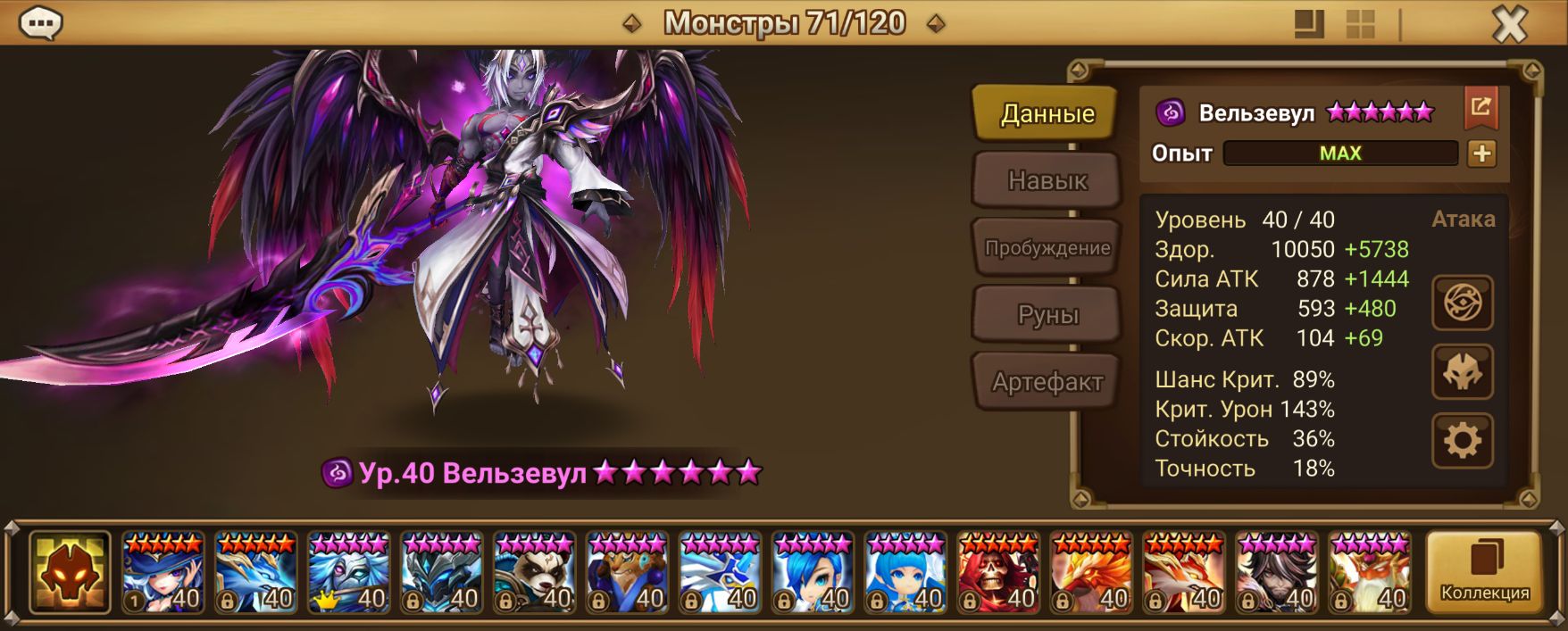
Task: Select the dark-haired bearded monster thumbnail
Action: (x=1276, y=572)
